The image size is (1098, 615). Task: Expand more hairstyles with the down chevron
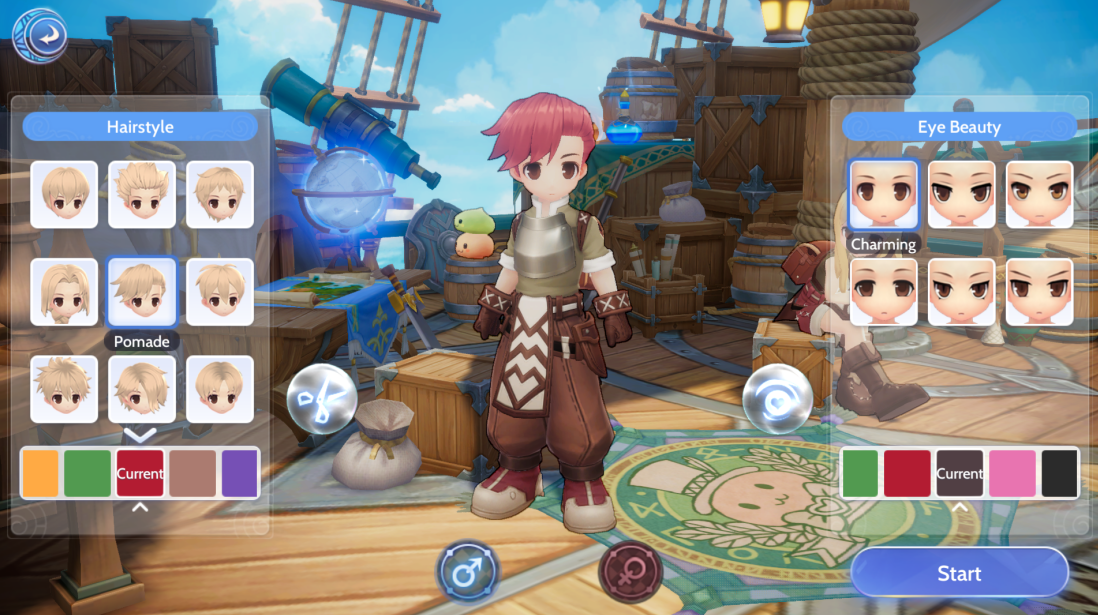pyautogui.click(x=140, y=434)
